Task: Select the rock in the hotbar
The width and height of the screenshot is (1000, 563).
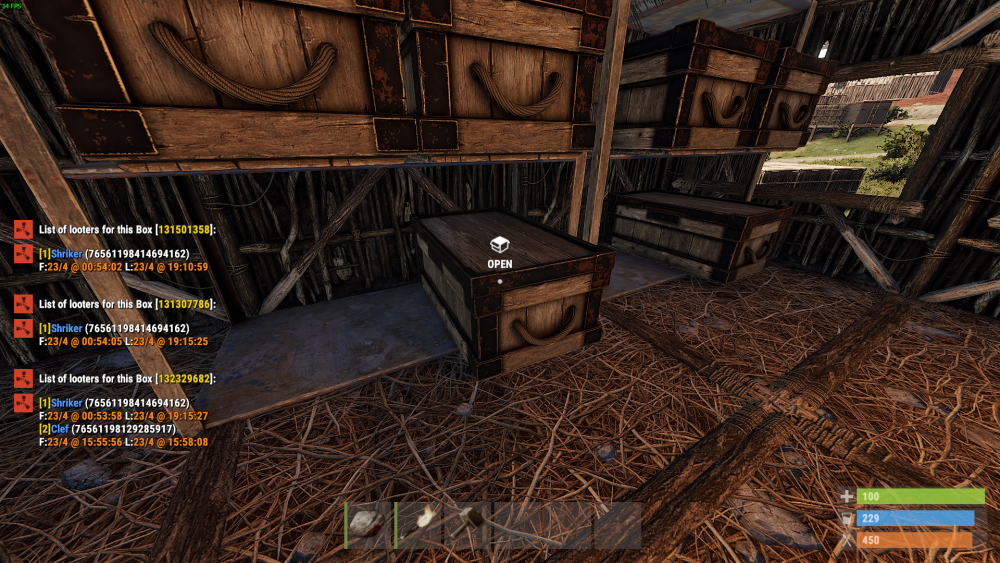Action: [368, 525]
